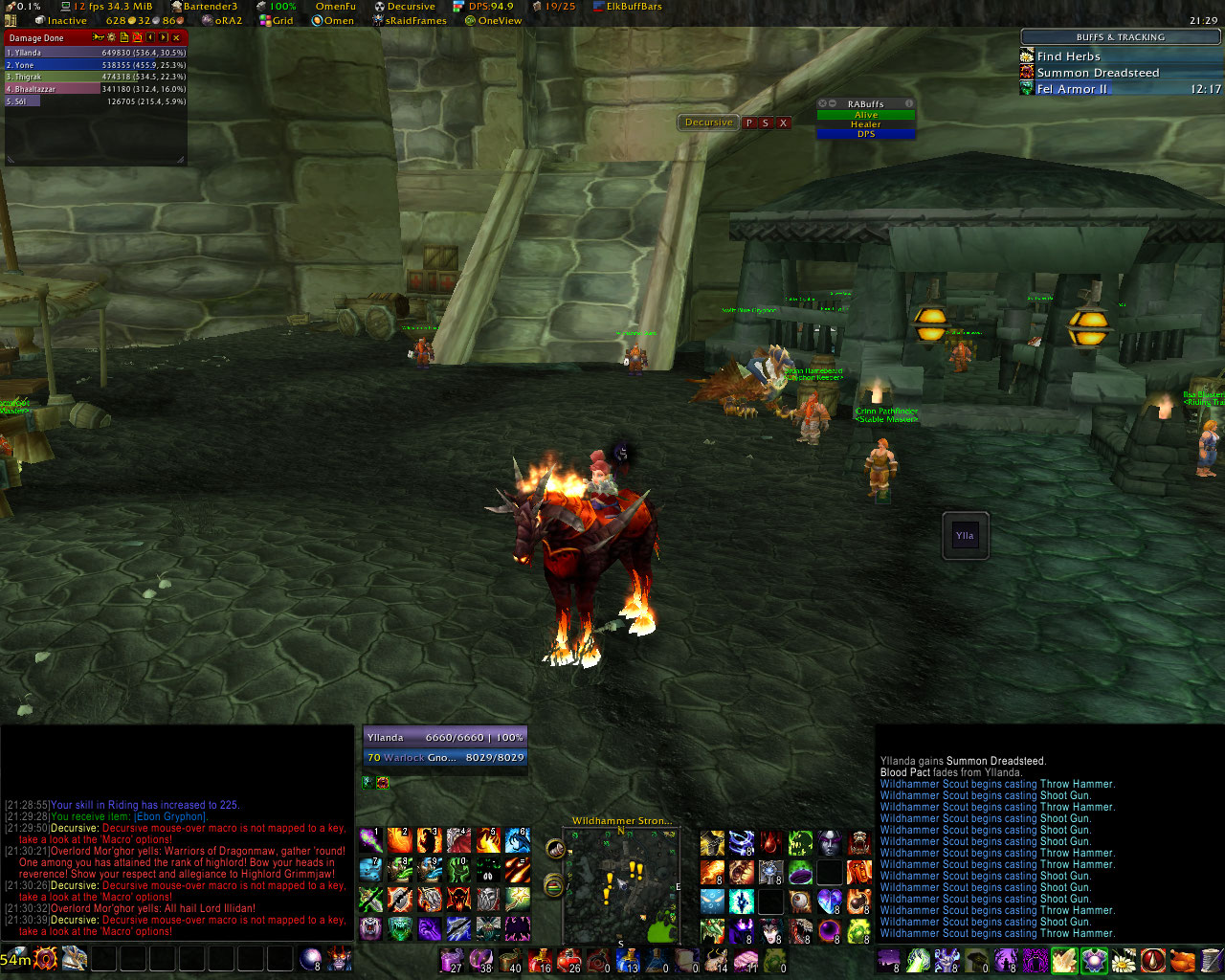The image size is (1225, 980).
Task: Open the Bartender3 addon menu
Action: click(x=209, y=7)
